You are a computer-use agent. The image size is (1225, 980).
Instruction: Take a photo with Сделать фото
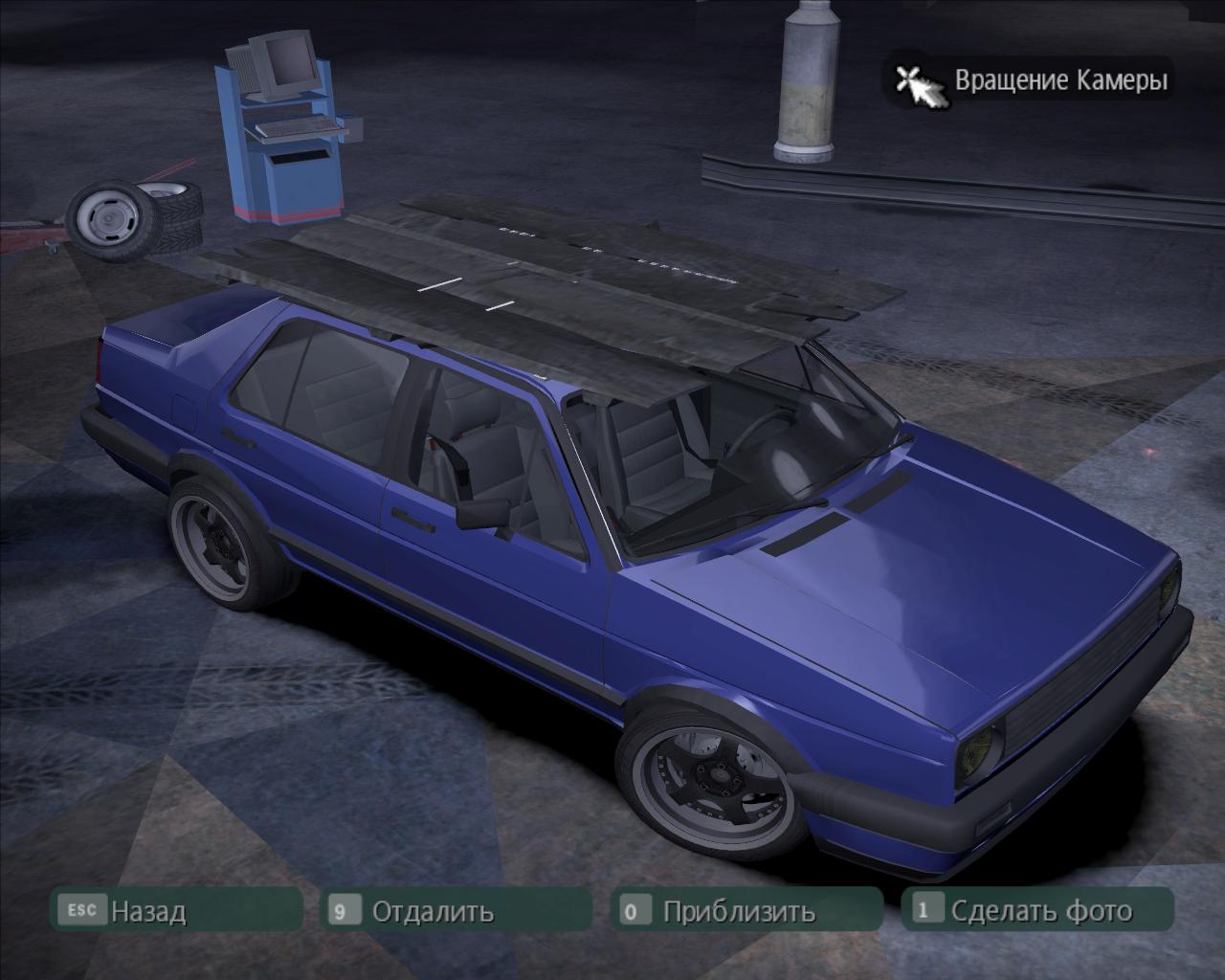tap(1040, 910)
